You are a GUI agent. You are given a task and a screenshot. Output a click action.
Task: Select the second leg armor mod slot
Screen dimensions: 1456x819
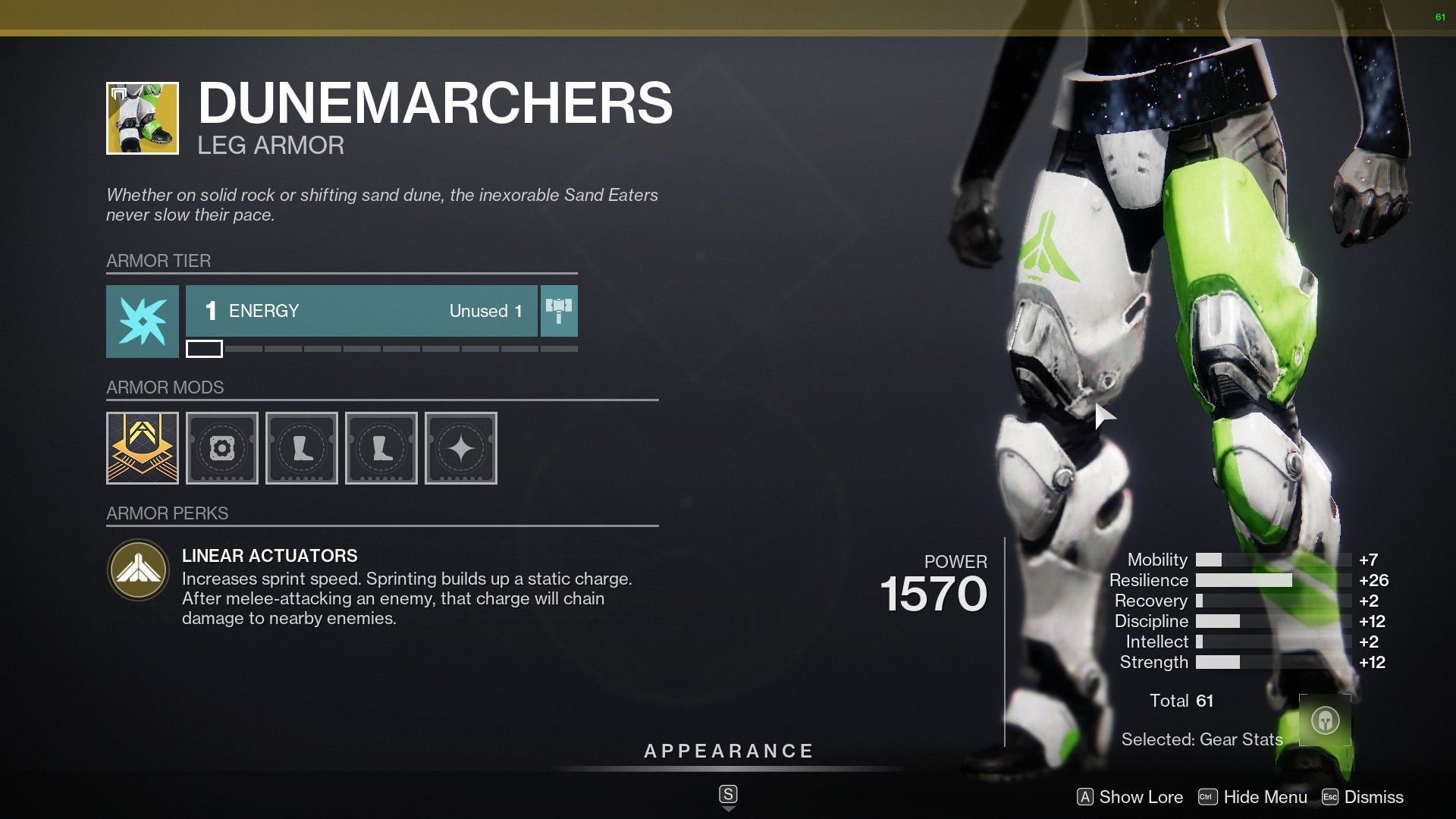381,449
